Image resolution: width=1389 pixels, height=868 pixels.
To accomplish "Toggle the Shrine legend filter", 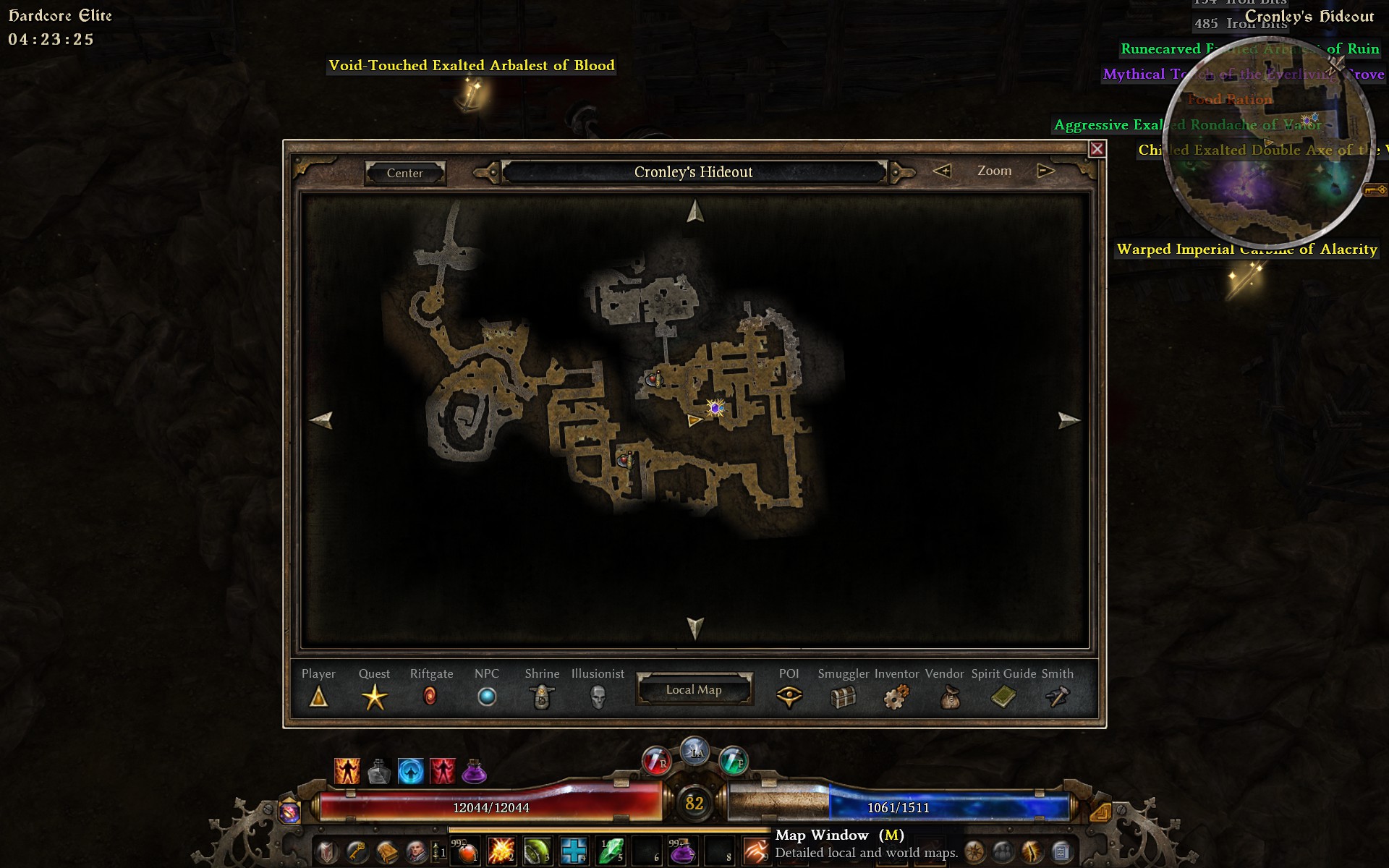I will (541, 697).
